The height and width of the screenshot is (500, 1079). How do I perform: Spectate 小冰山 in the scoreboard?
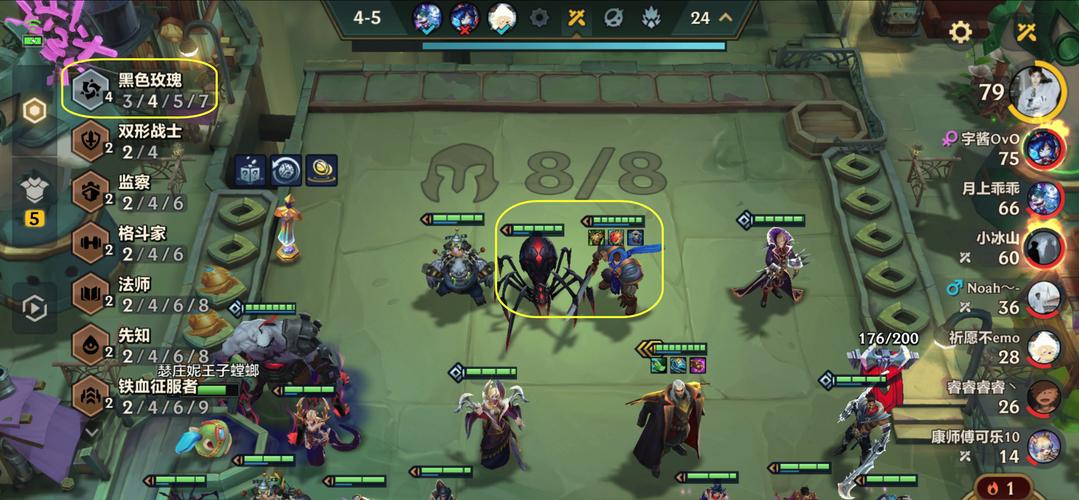(1044, 247)
